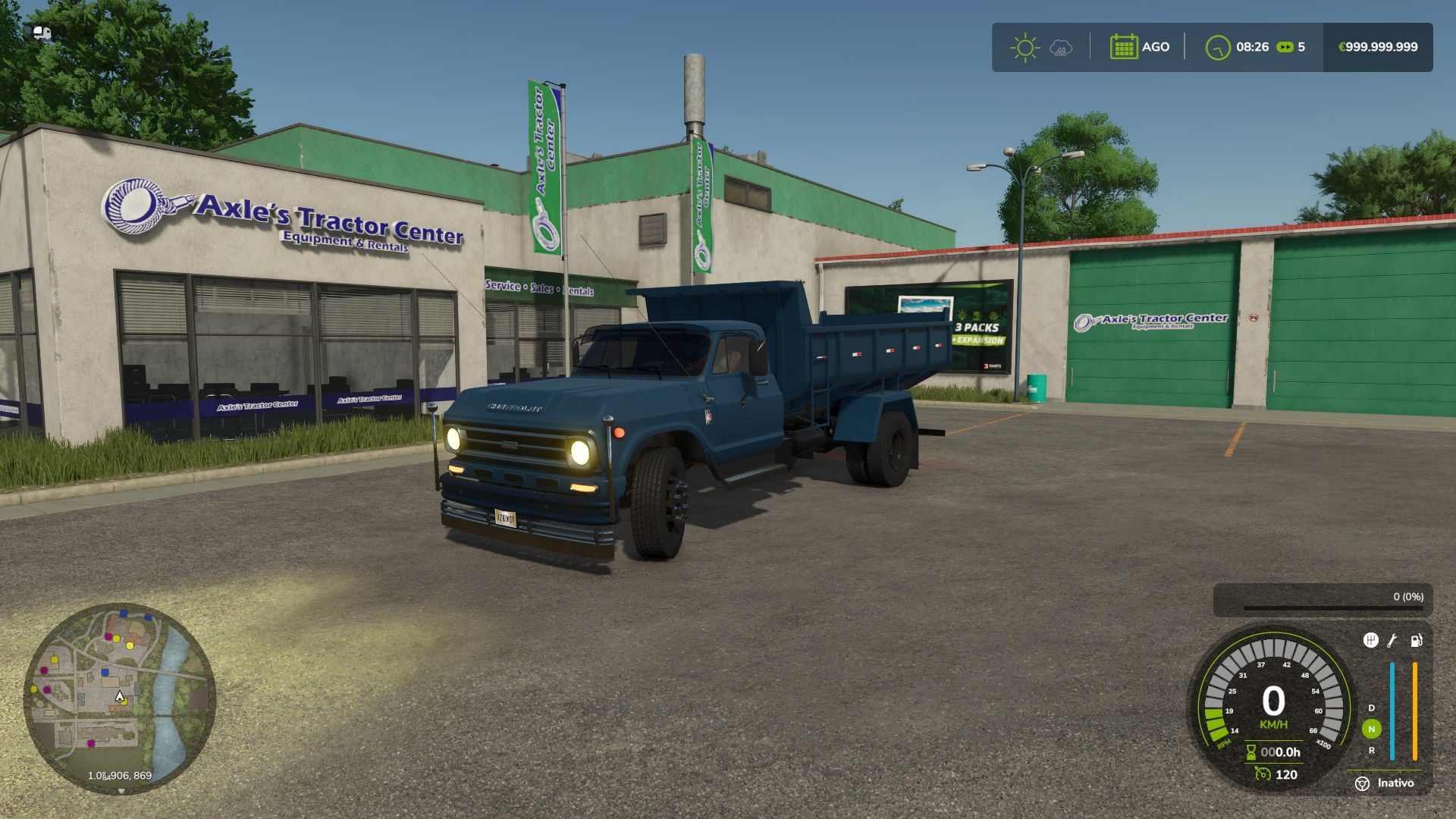This screenshot has width=1456, height=819.
Task: Open the circular minimap
Action: pyautogui.click(x=120, y=698)
